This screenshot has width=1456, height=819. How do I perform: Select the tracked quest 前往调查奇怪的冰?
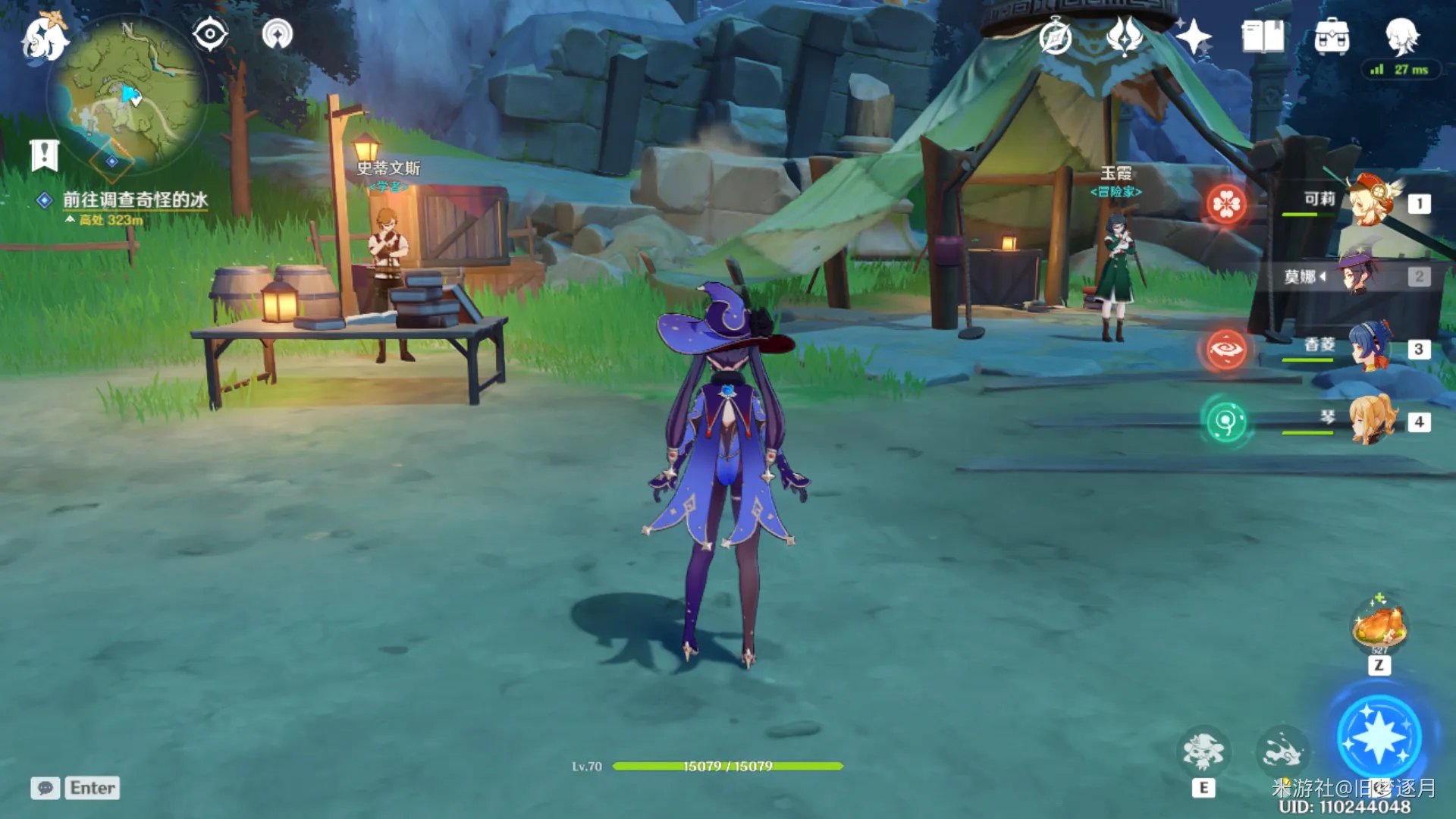[x=134, y=199]
